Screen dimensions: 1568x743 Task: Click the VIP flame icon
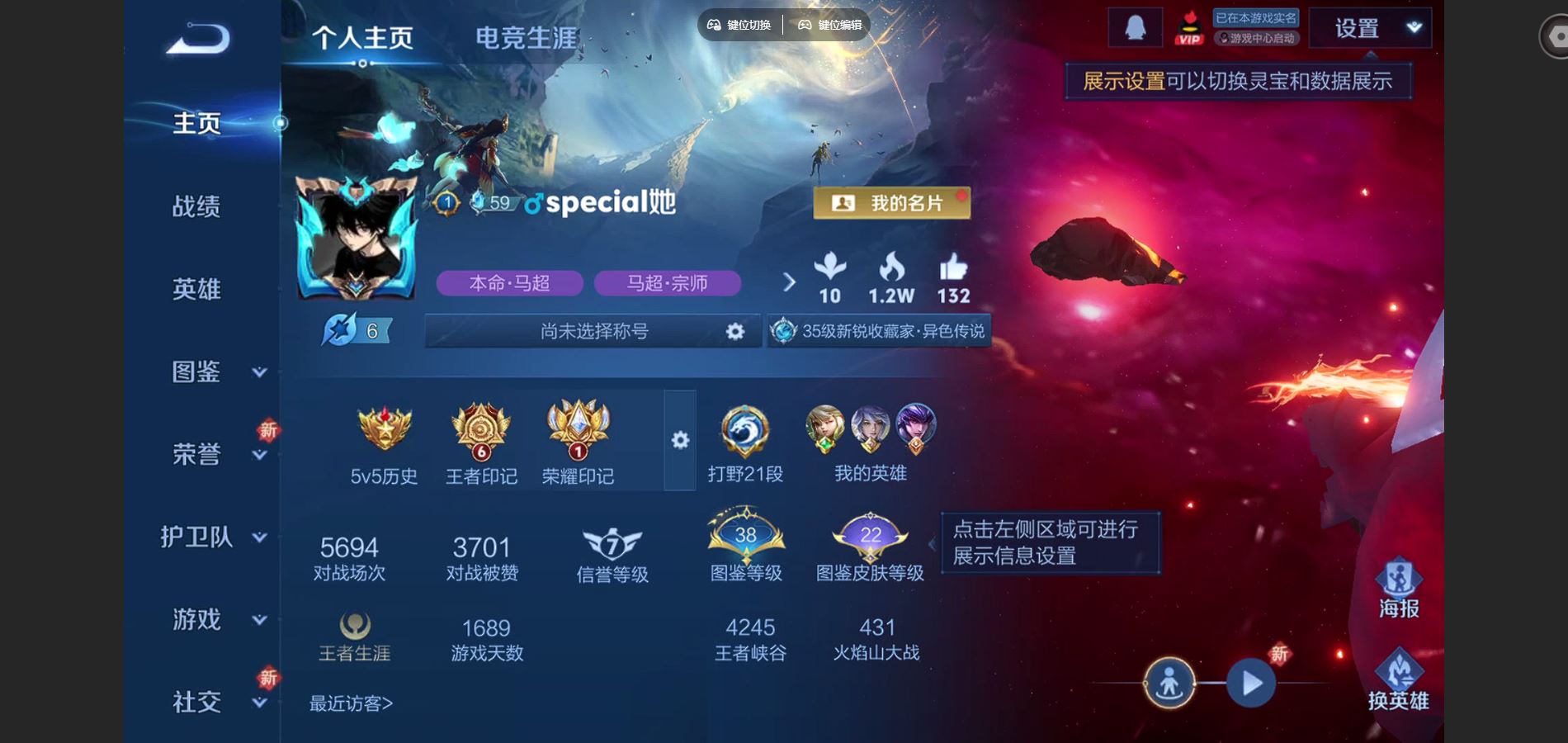pyautogui.click(x=1188, y=26)
